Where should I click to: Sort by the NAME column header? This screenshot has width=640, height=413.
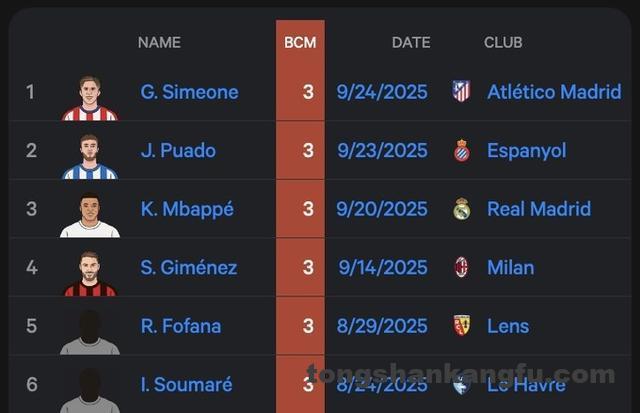[159, 42]
